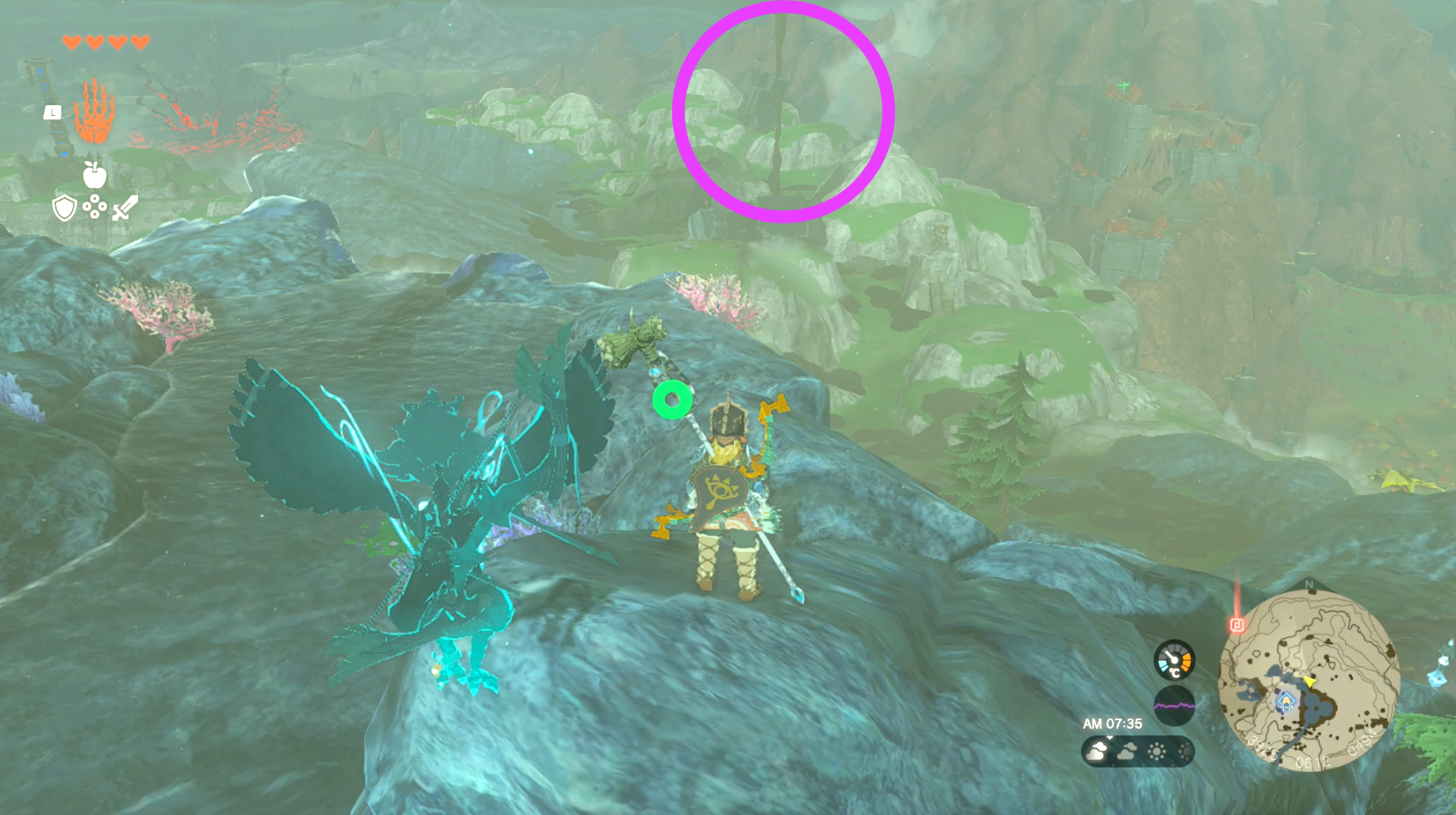The width and height of the screenshot is (1456, 815).
Task: Toggle the first heart in the health row
Action: click(71, 42)
